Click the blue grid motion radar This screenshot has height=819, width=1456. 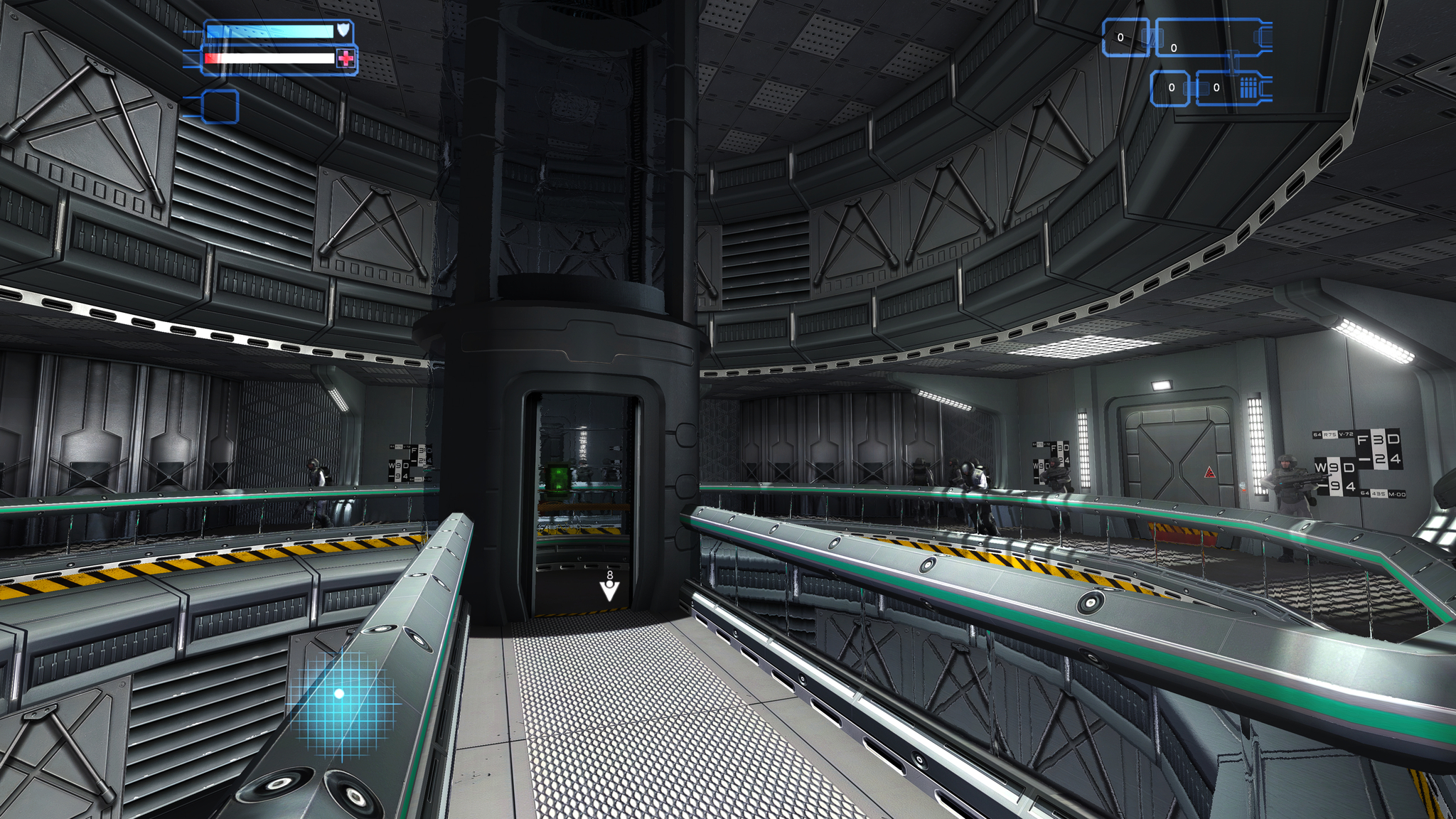[341, 696]
